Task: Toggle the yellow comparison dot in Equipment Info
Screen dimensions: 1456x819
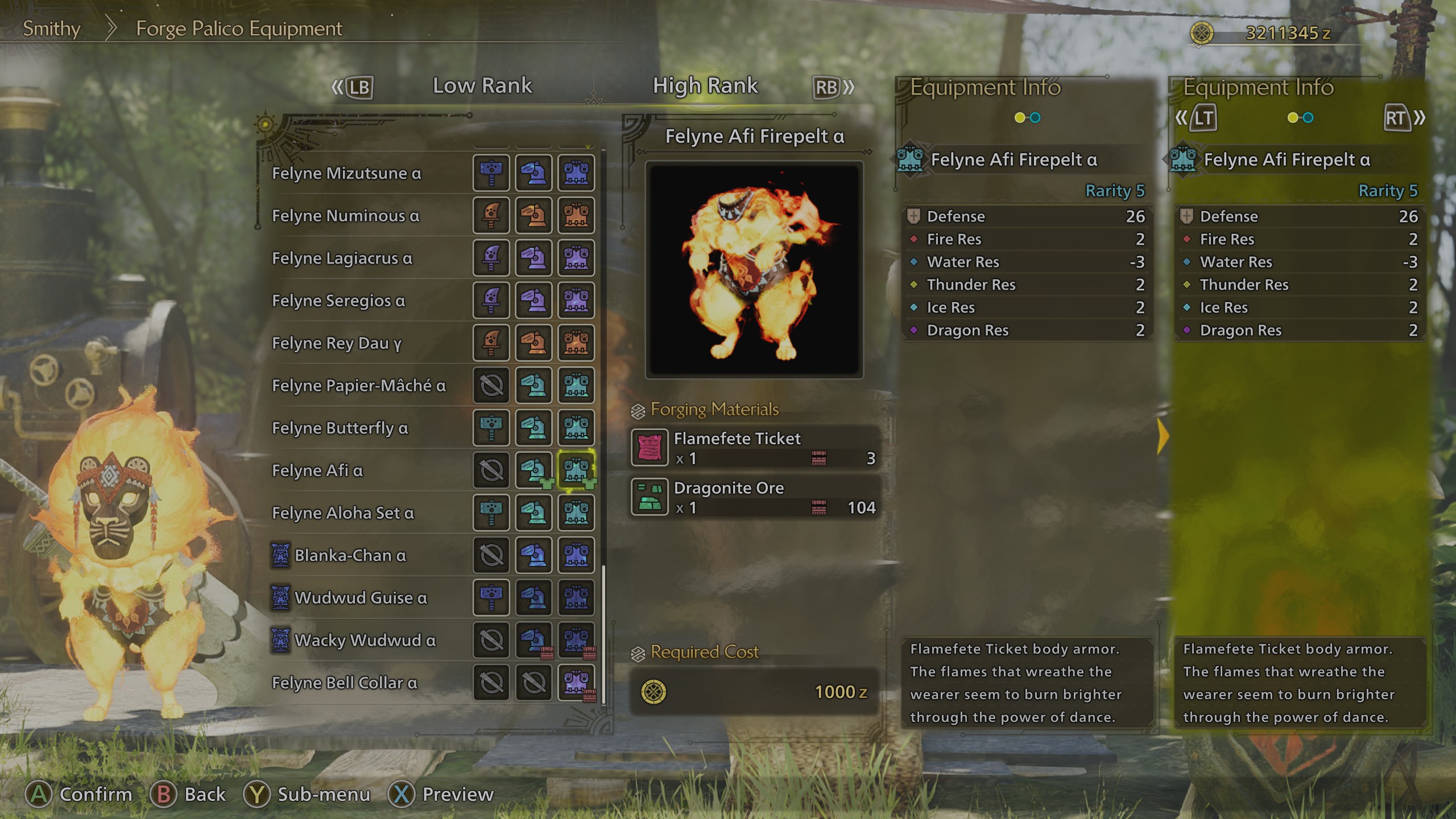Action: [1019, 118]
